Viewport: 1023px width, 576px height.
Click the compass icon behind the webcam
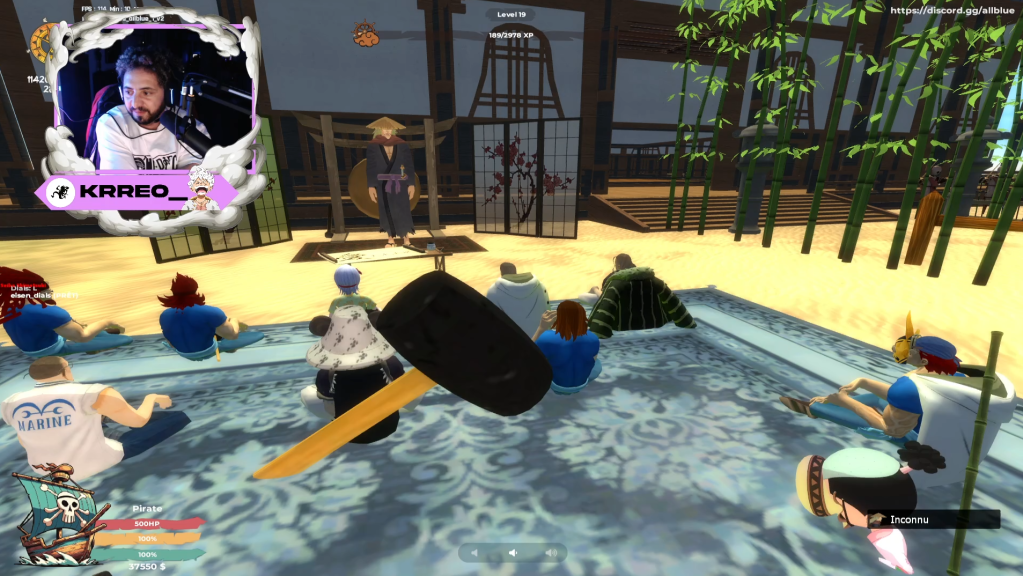[x=42, y=41]
